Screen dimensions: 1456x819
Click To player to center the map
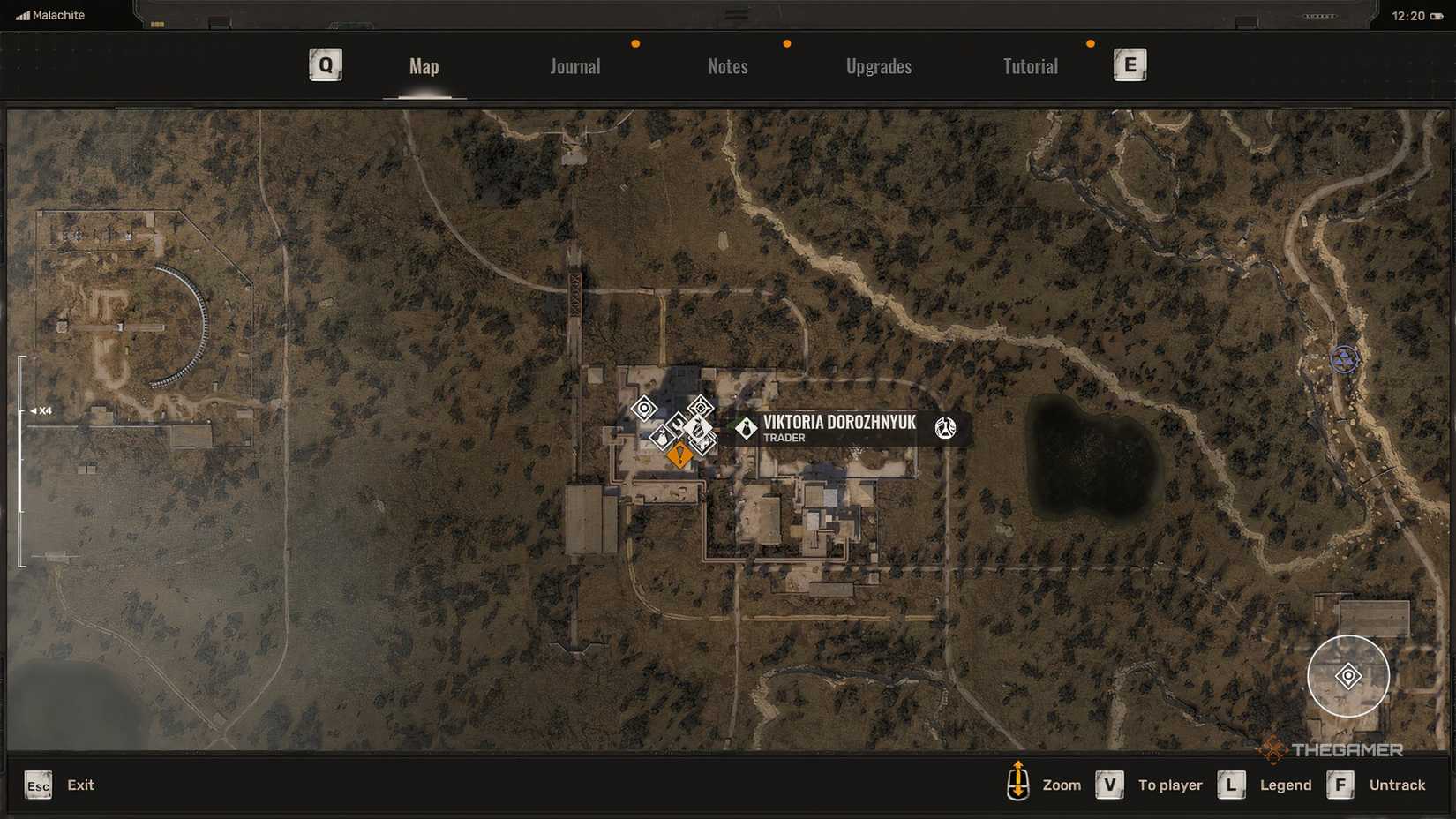pos(1170,784)
